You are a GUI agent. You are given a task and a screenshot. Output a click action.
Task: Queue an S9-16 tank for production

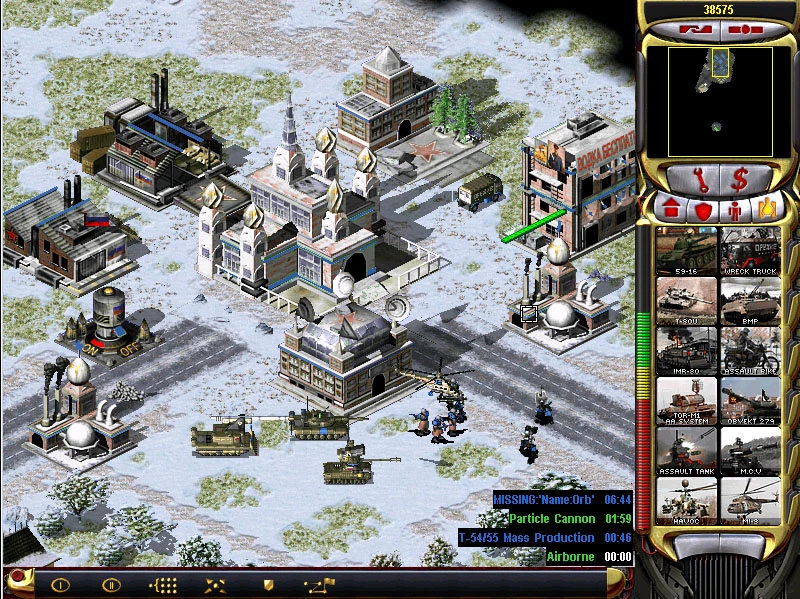687,250
